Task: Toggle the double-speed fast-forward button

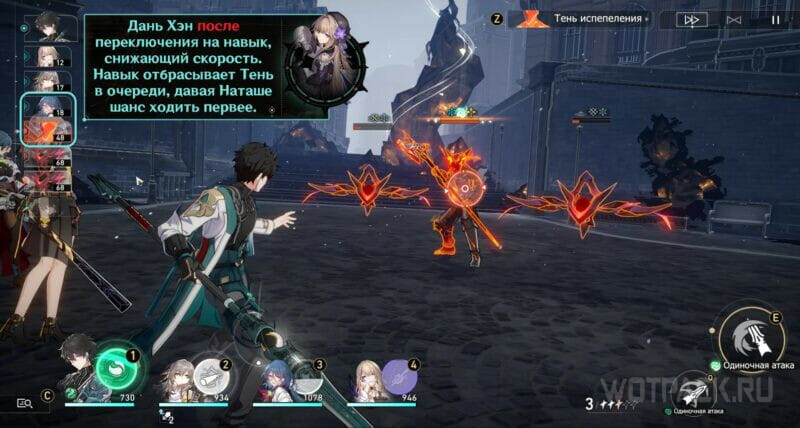Action: (690, 19)
